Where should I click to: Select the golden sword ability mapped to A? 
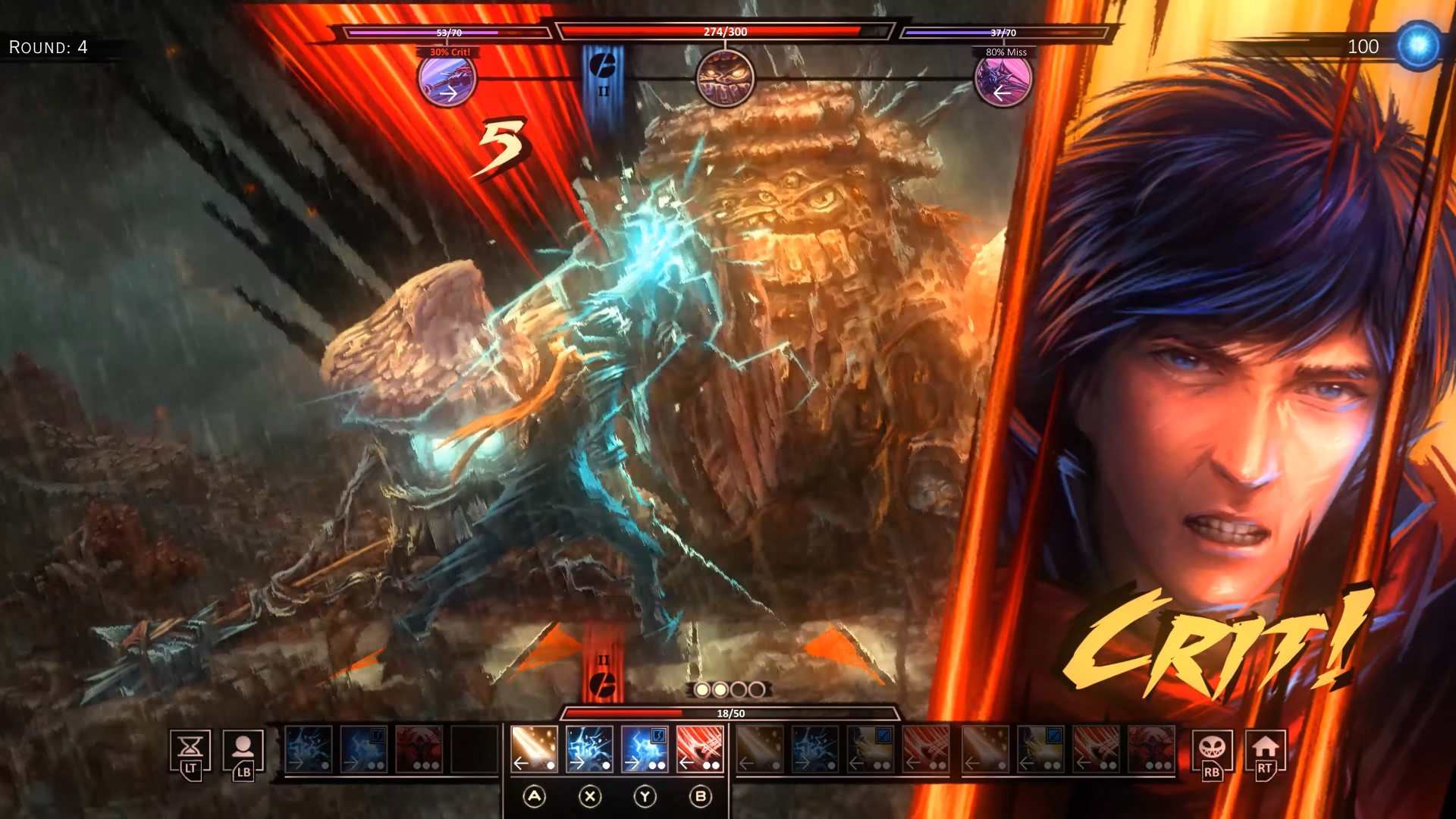coord(535,751)
